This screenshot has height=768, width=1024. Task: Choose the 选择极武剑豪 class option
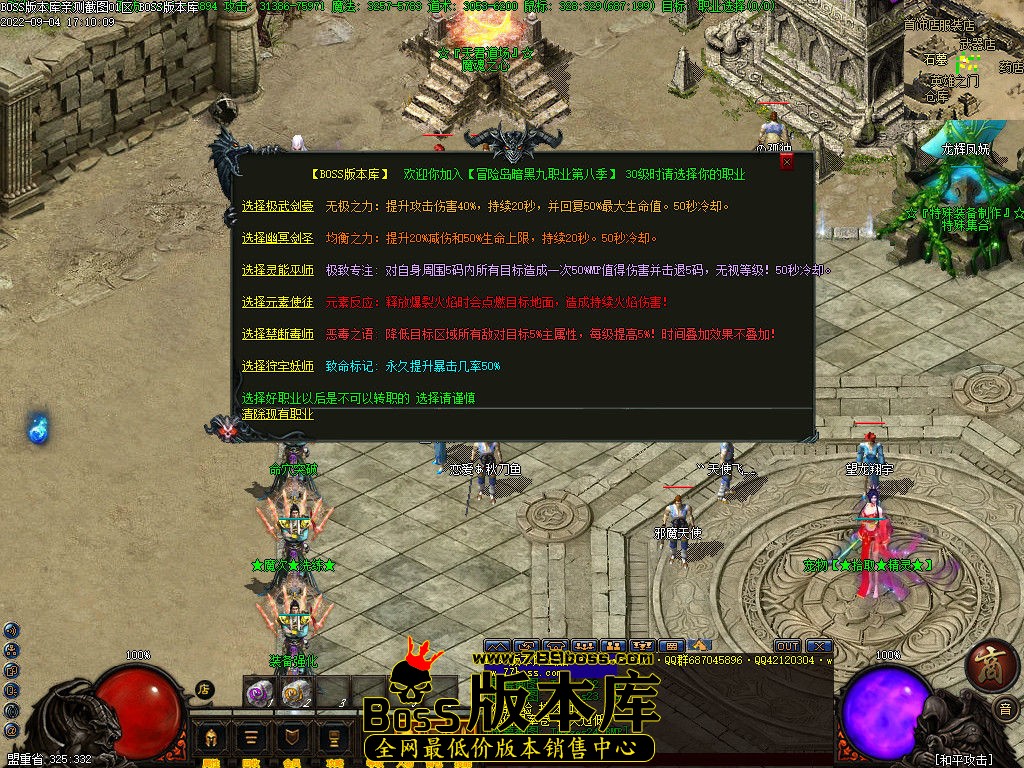tap(277, 207)
